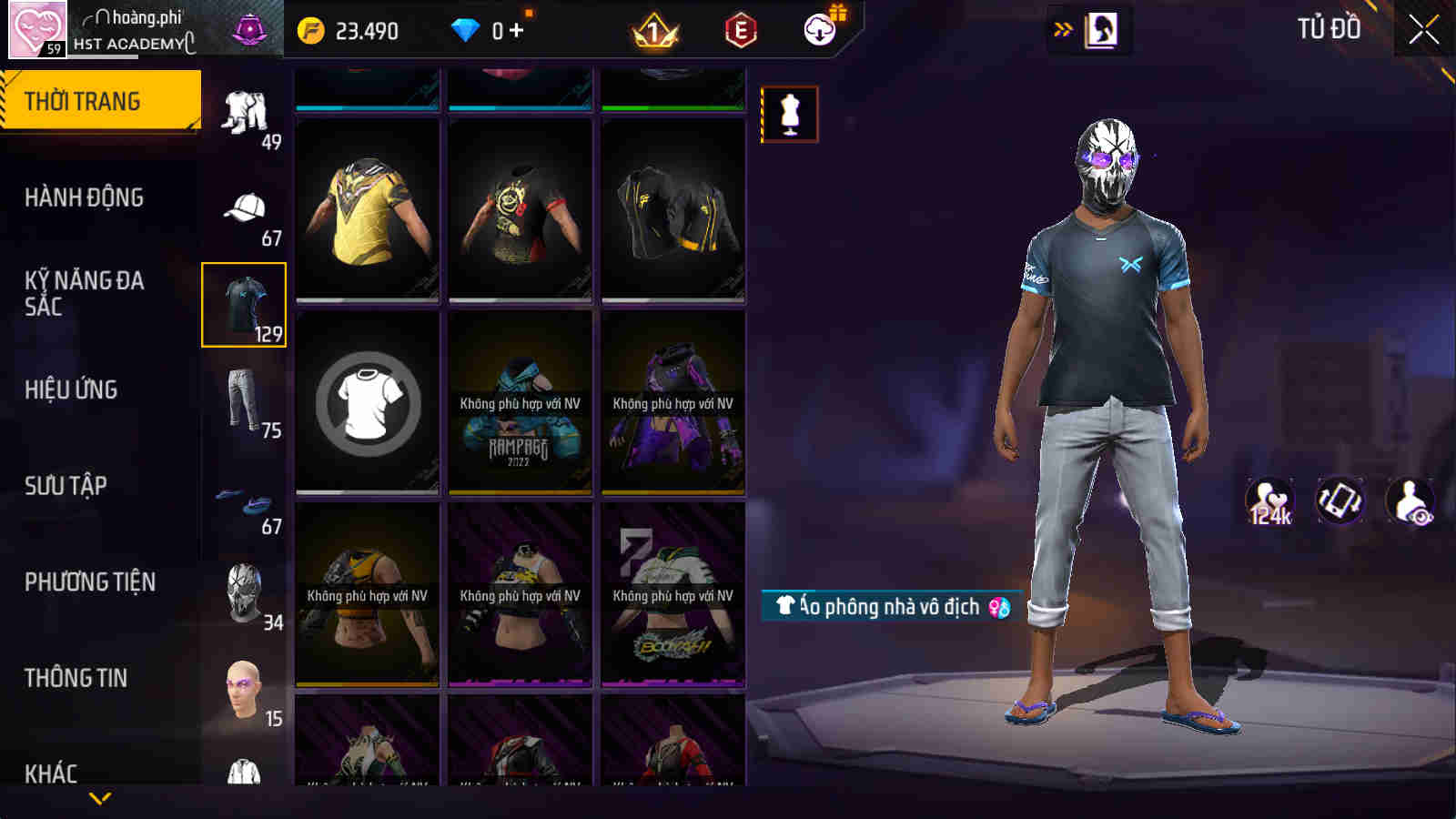Expand more categories with the bottom chevron
The height and width of the screenshot is (819, 1456).
tap(101, 795)
